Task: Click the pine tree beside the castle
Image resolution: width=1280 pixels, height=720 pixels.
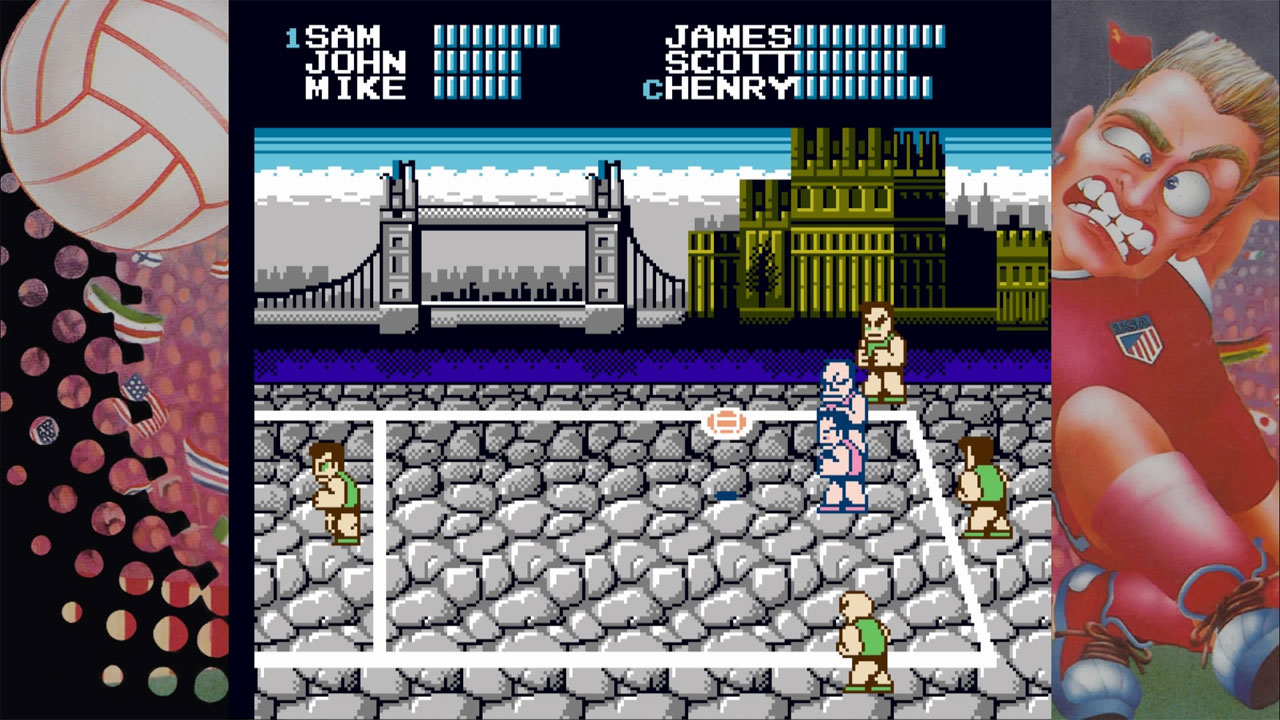Action: (x=763, y=270)
